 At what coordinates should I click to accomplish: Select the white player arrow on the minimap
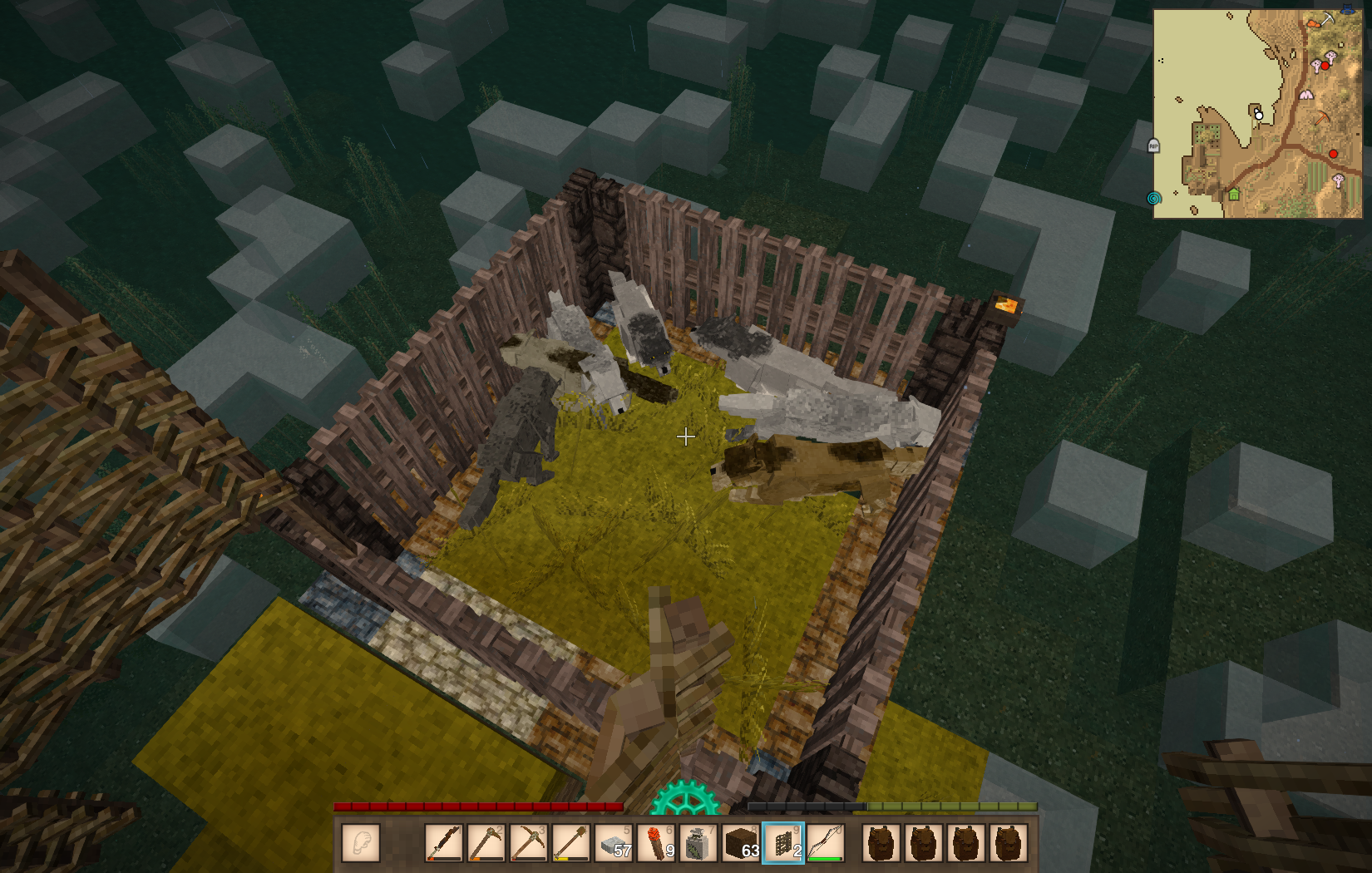point(1258,115)
